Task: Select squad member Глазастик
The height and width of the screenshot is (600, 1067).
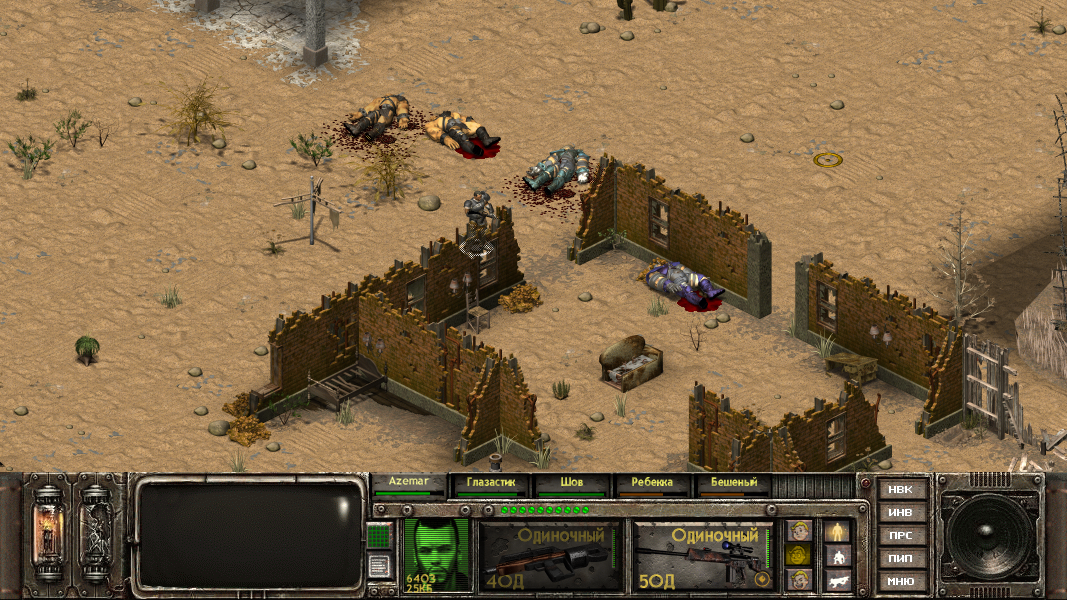Action: 490,484
